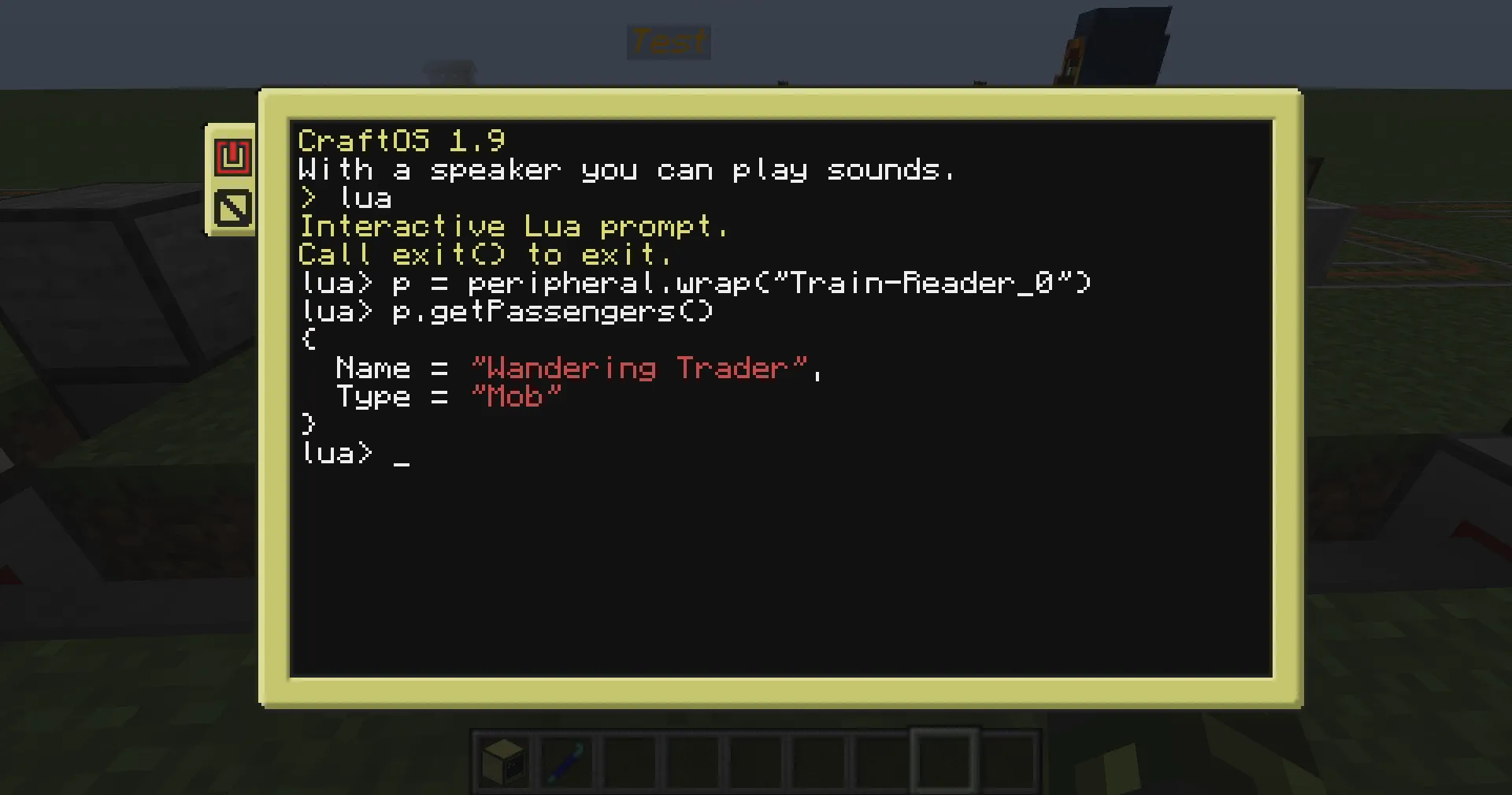Click the CraftOS 1.9 title line
1512x795 pixels.
click(x=402, y=140)
